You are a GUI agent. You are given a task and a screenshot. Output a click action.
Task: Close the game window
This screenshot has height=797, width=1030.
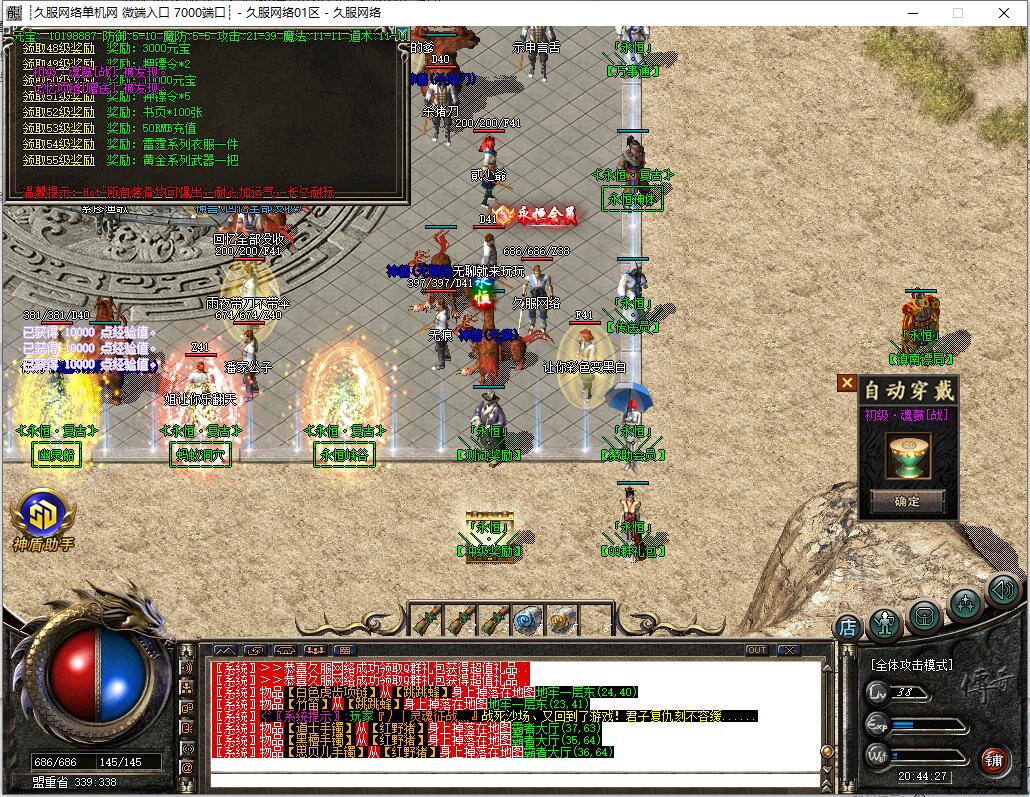[x=1005, y=13]
